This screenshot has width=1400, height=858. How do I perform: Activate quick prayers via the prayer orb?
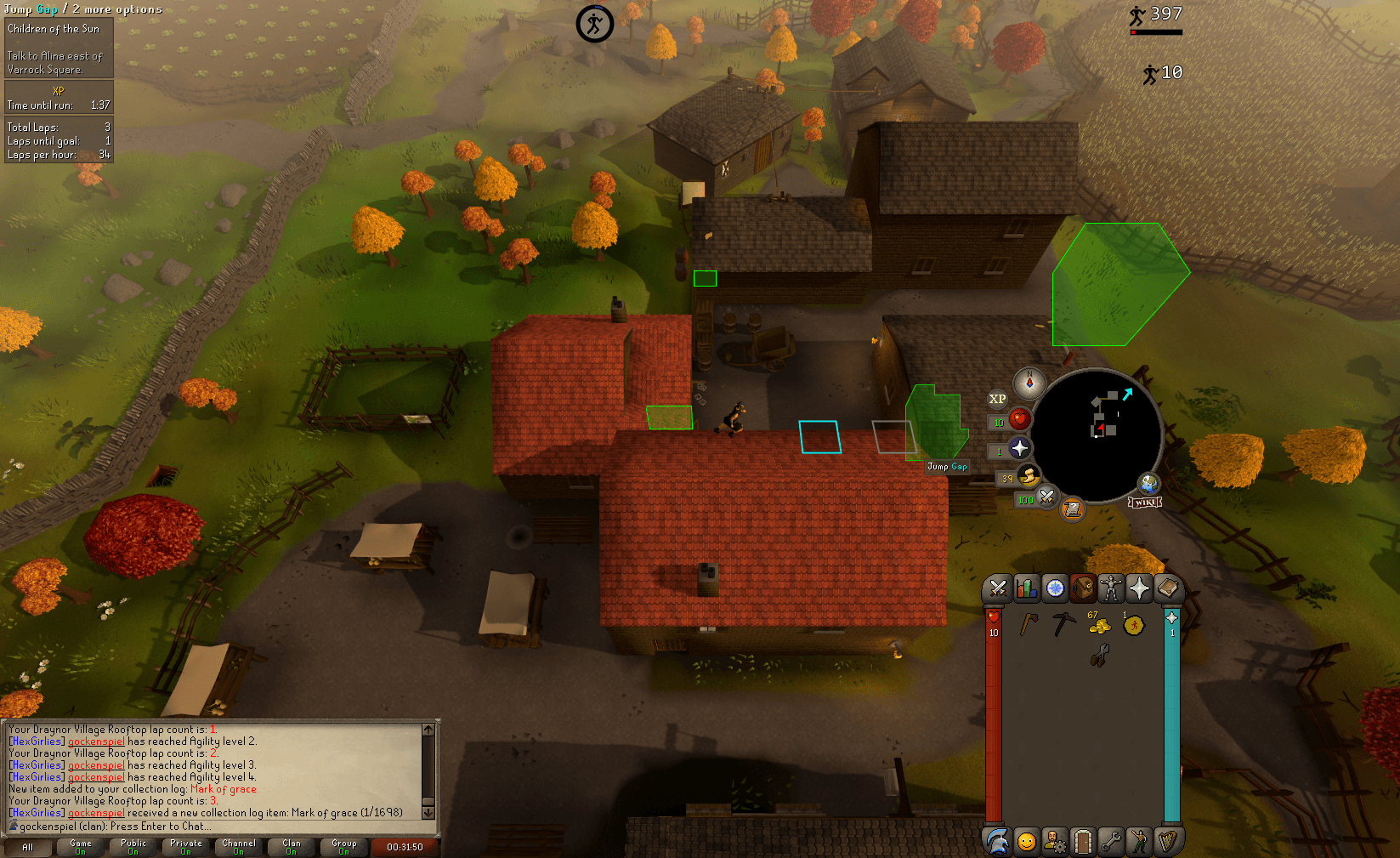click(x=1018, y=449)
